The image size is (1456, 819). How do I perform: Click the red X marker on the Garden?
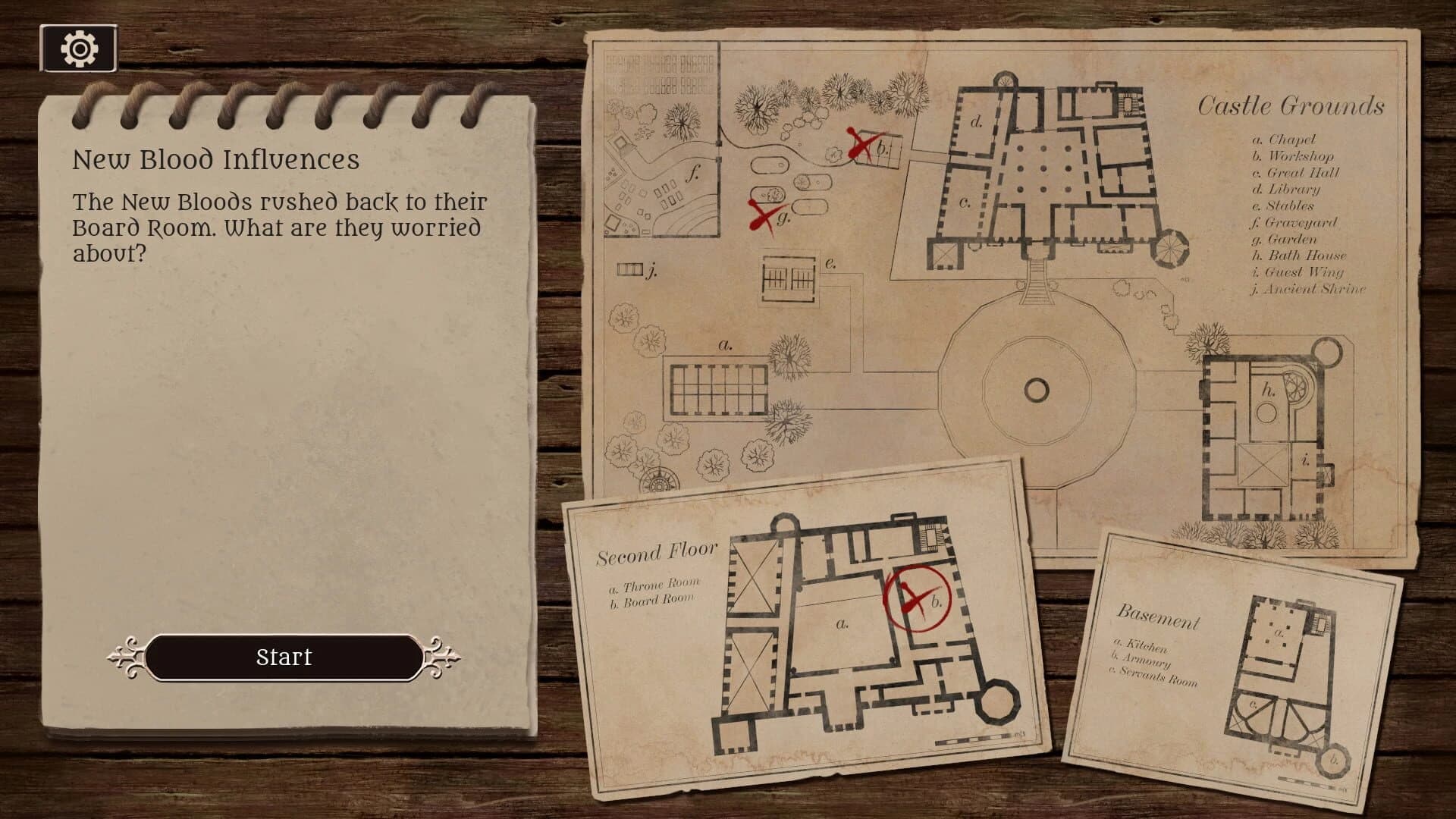pyautogui.click(x=762, y=215)
